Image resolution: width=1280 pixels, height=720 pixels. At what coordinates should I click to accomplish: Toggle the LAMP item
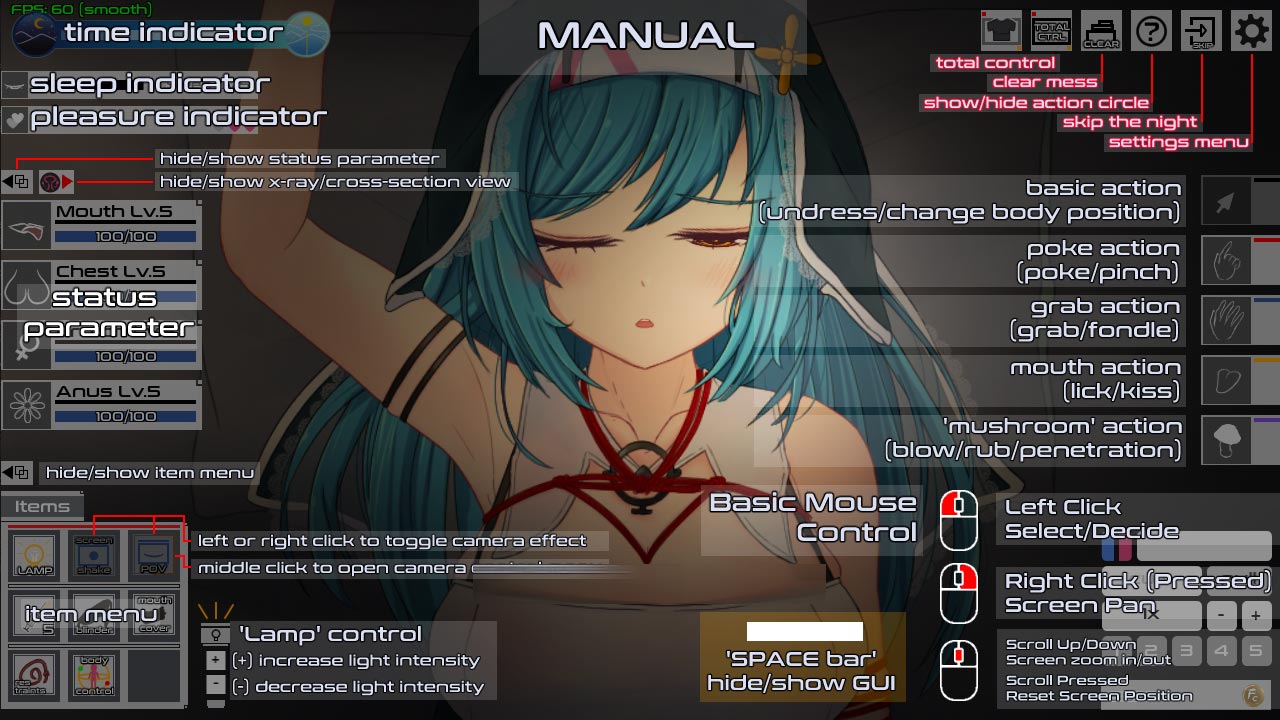[33, 557]
